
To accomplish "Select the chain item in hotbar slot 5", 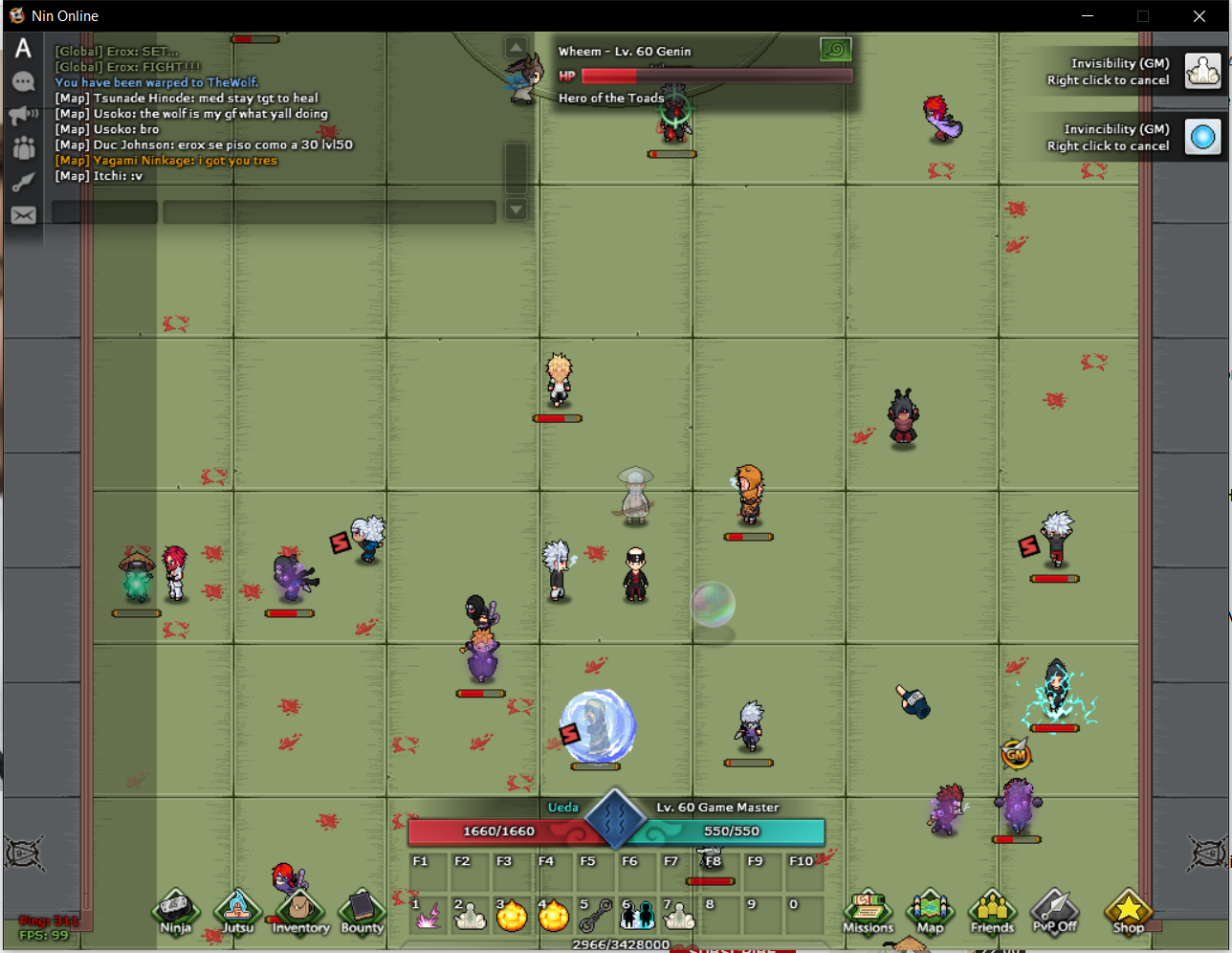I will 595,916.
